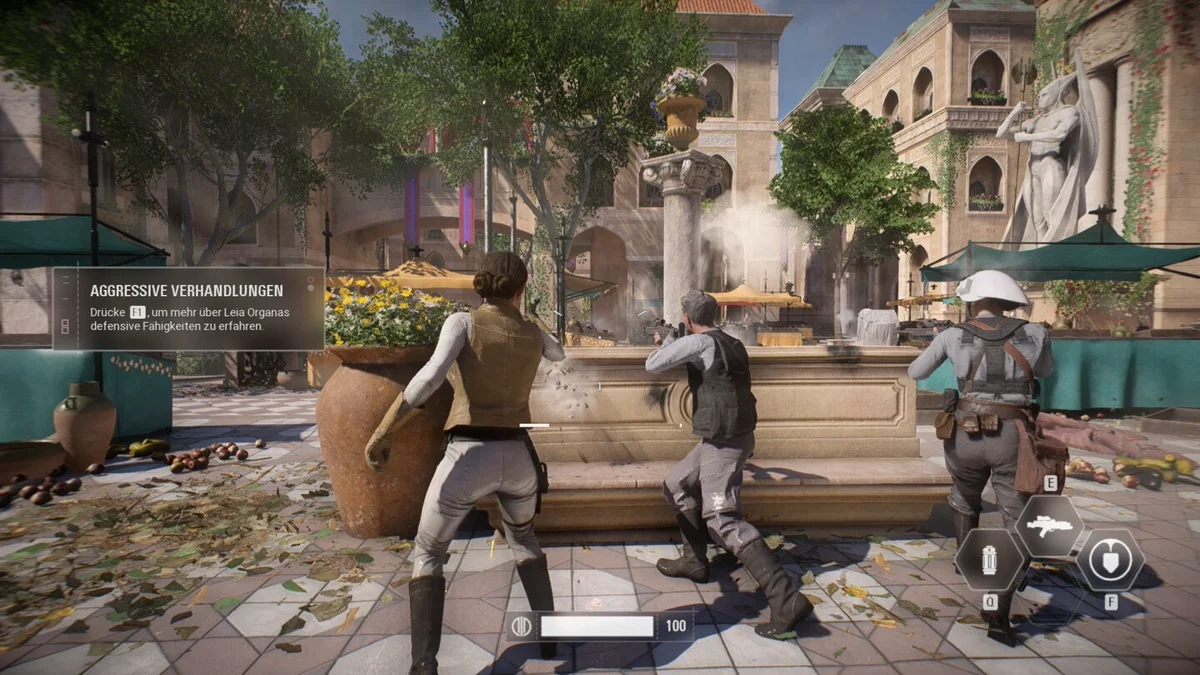This screenshot has width=1200, height=675.
Task: Activate the blaster rifle ability icon
Action: pos(1049,526)
